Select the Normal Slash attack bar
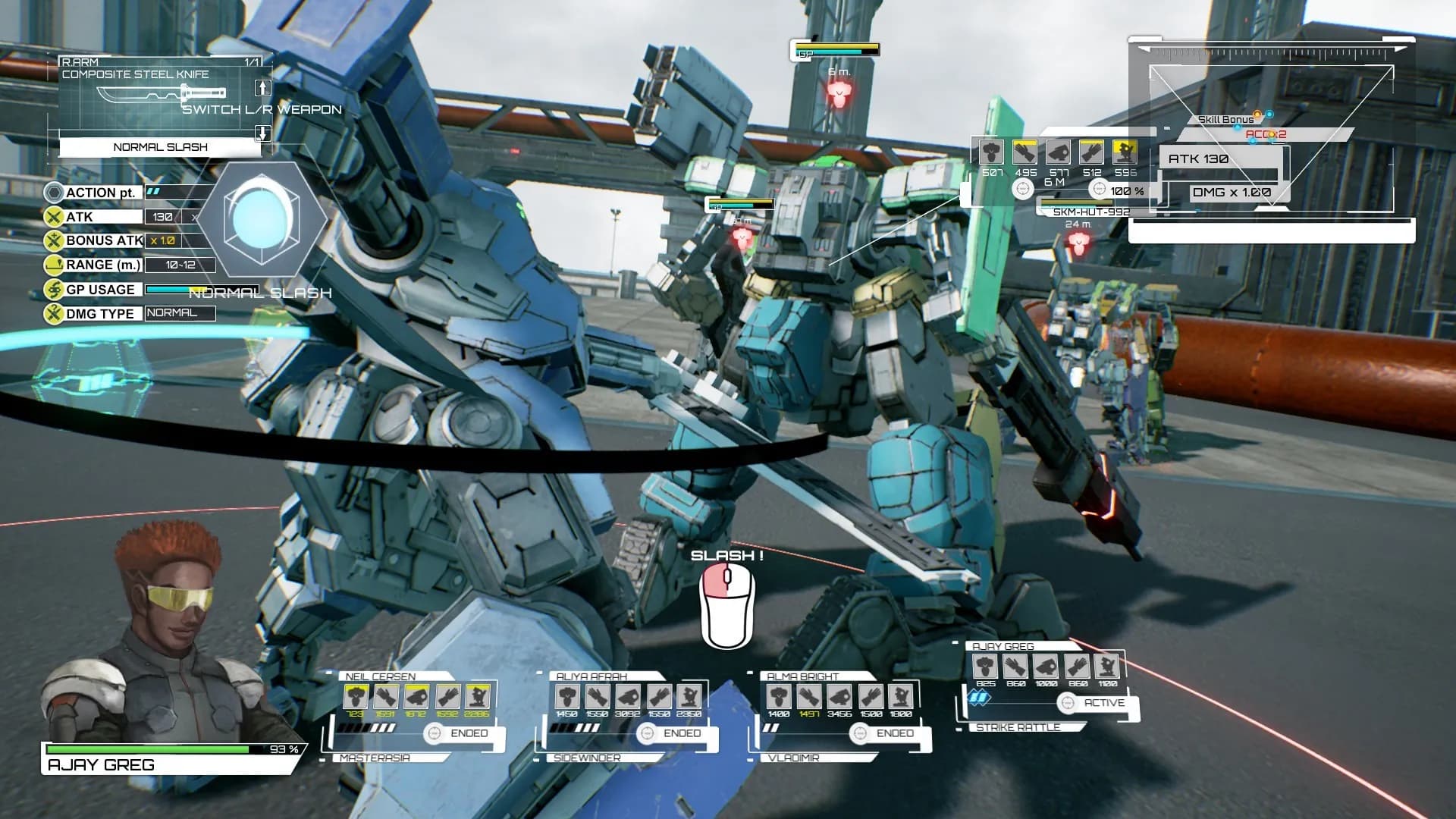 160,147
